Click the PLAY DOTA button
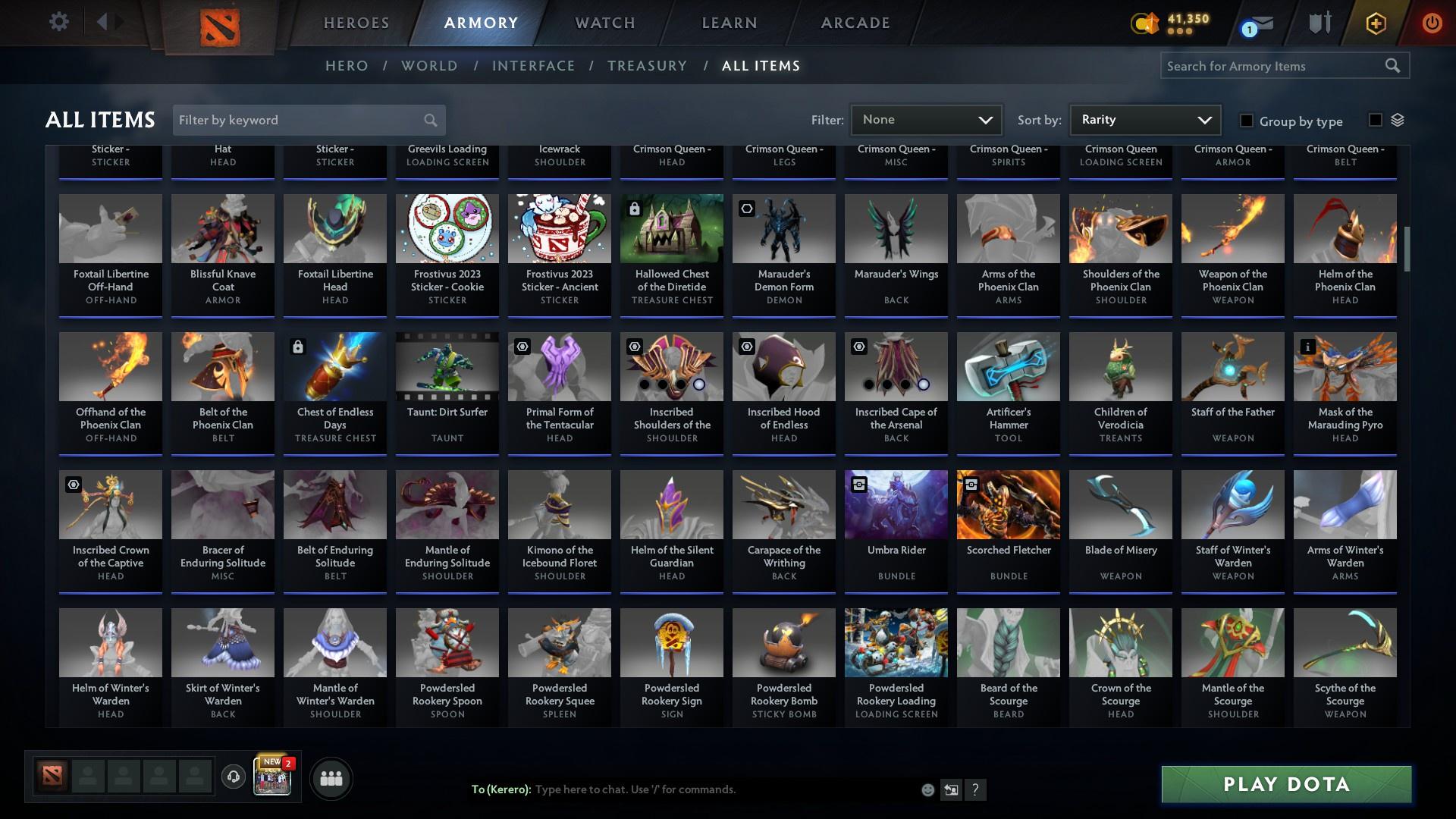The image size is (1456, 819). point(1285,785)
